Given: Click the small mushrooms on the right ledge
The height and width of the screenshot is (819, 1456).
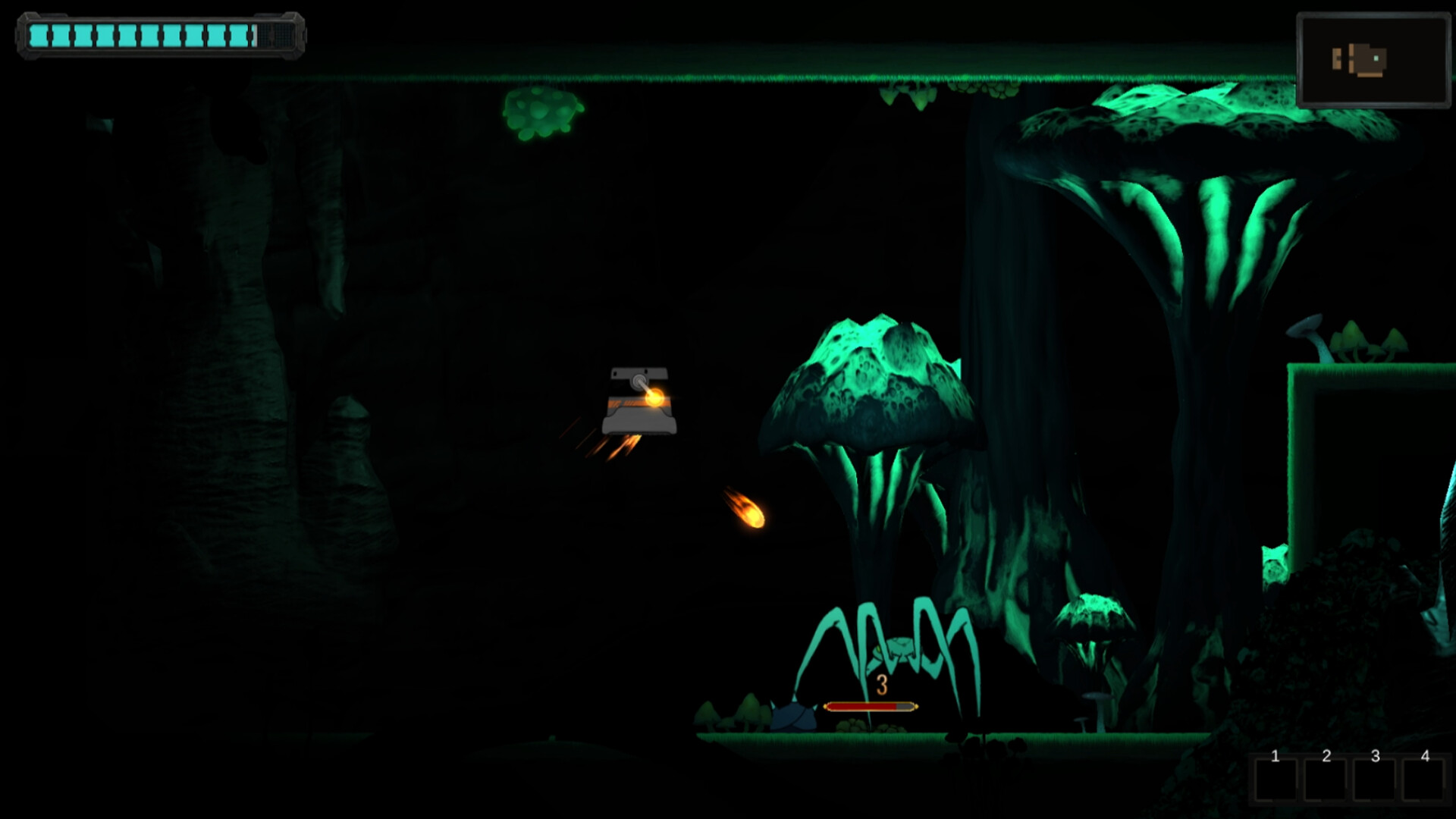Looking at the screenshot, I should 1361,341.
